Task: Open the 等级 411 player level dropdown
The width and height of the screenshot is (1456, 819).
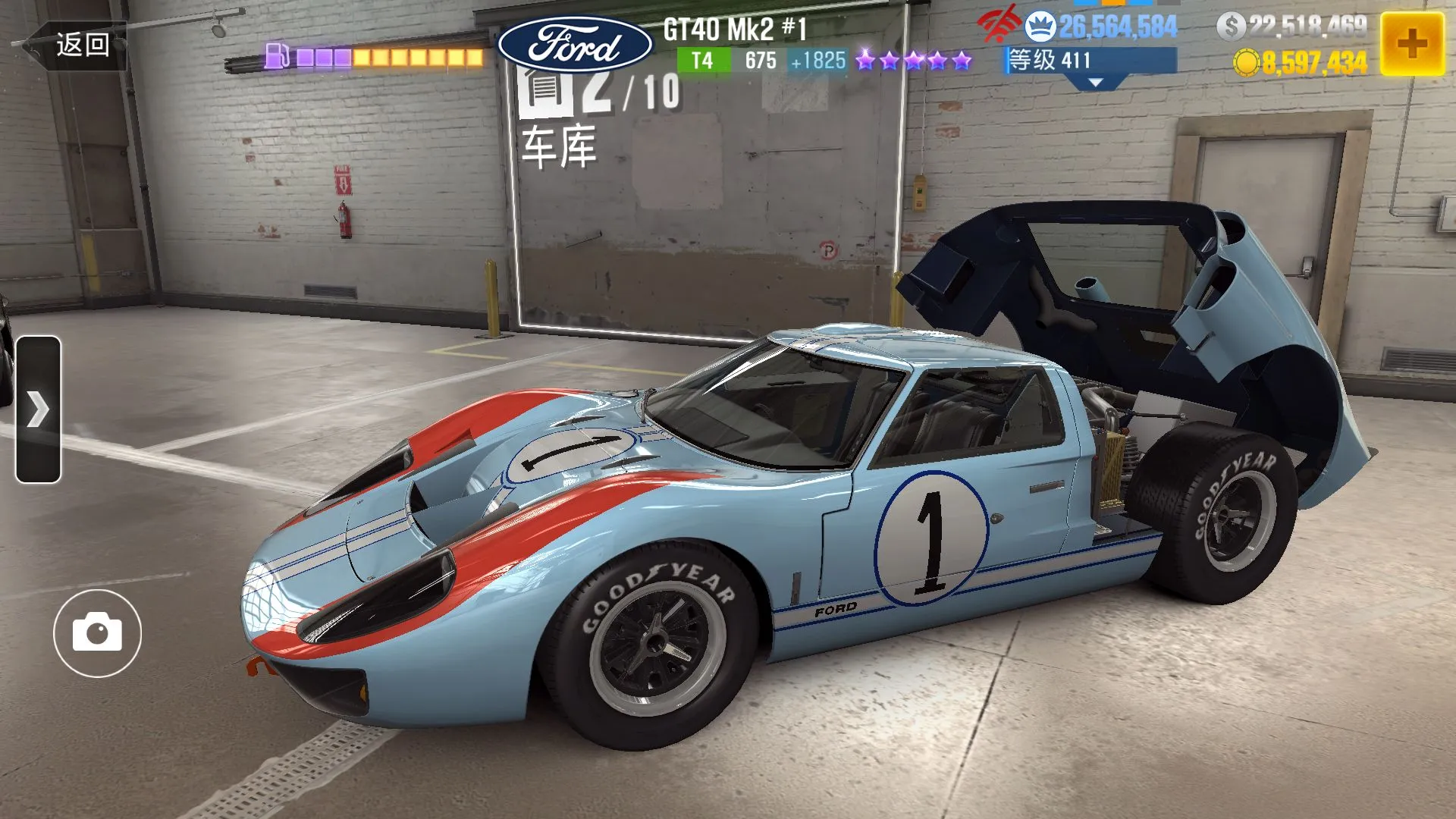Action: 1092,63
